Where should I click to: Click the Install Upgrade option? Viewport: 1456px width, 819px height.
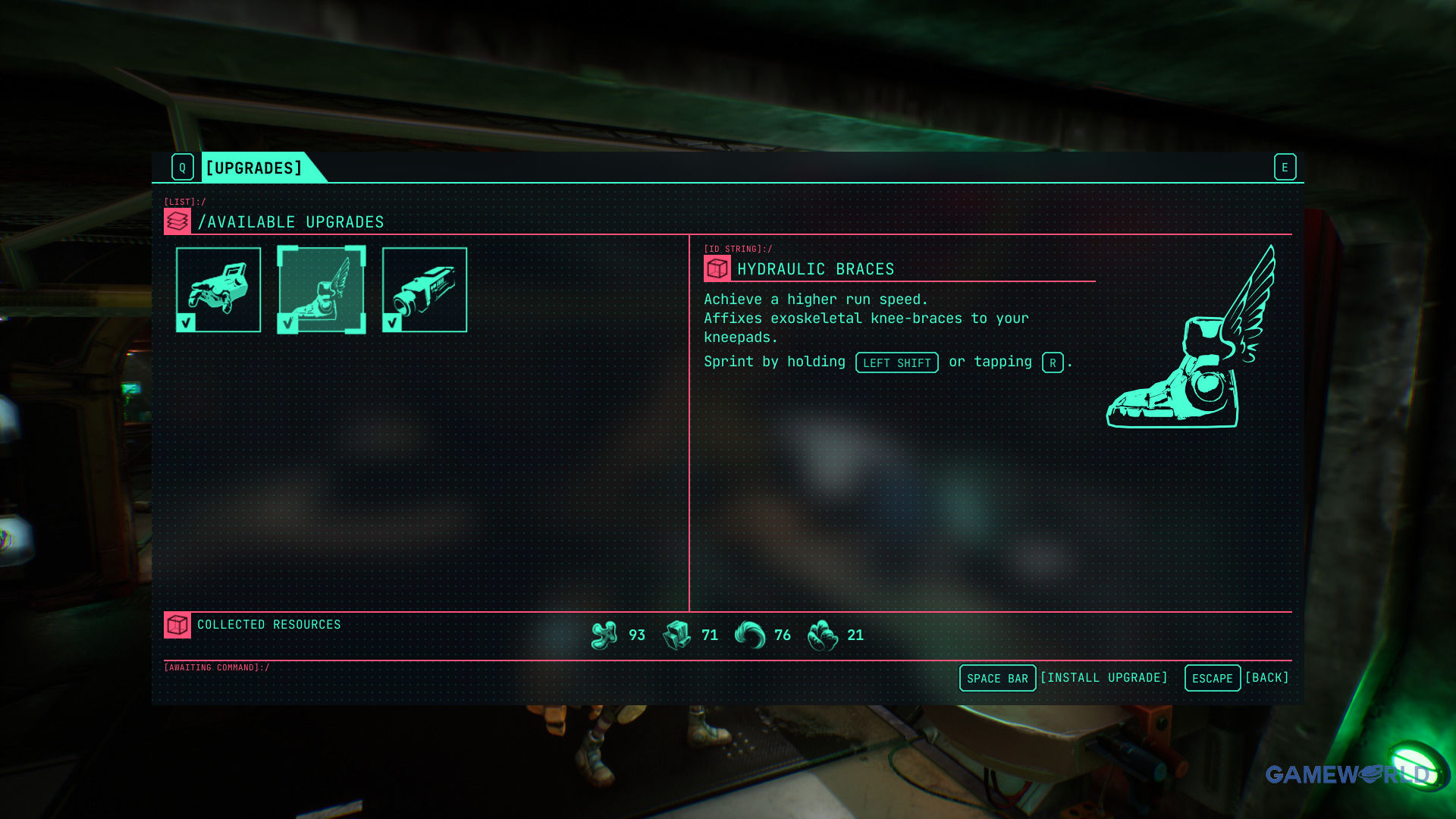click(x=1103, y=678)
